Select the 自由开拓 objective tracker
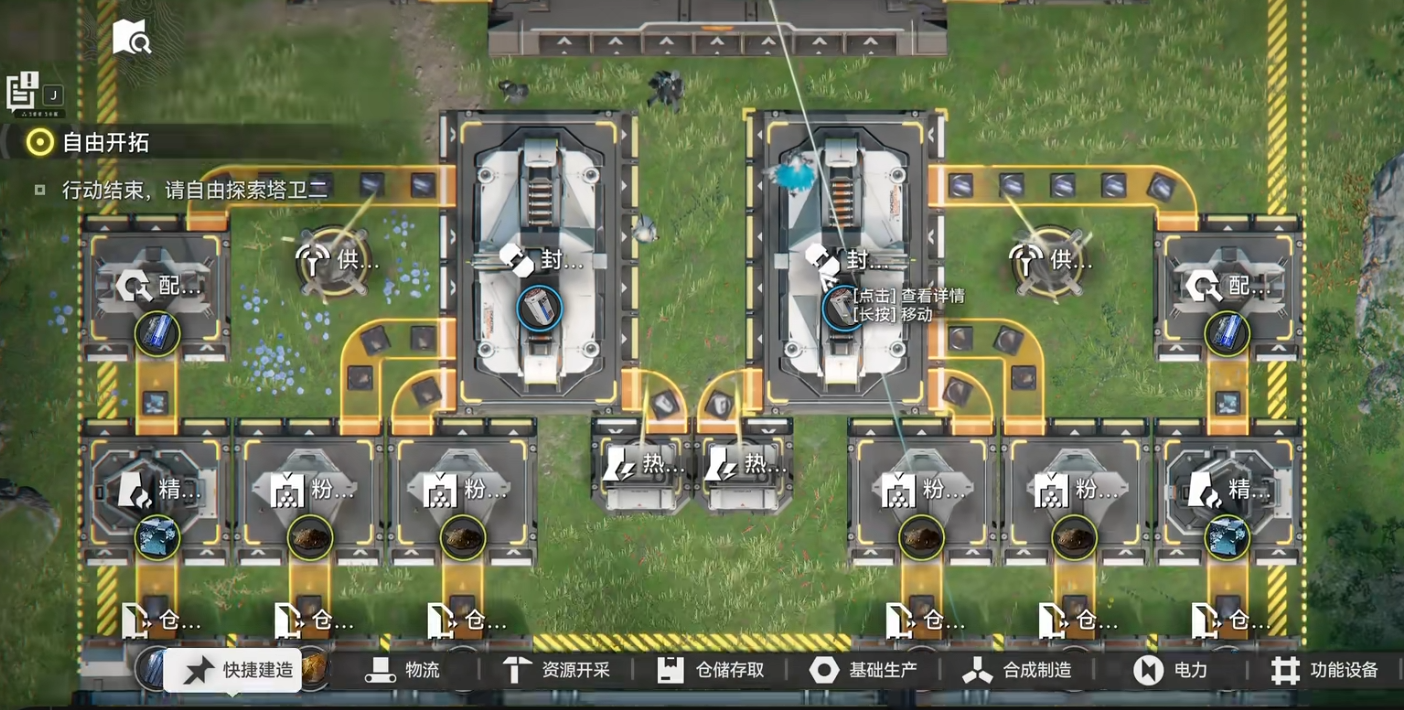 click(92, 143)
